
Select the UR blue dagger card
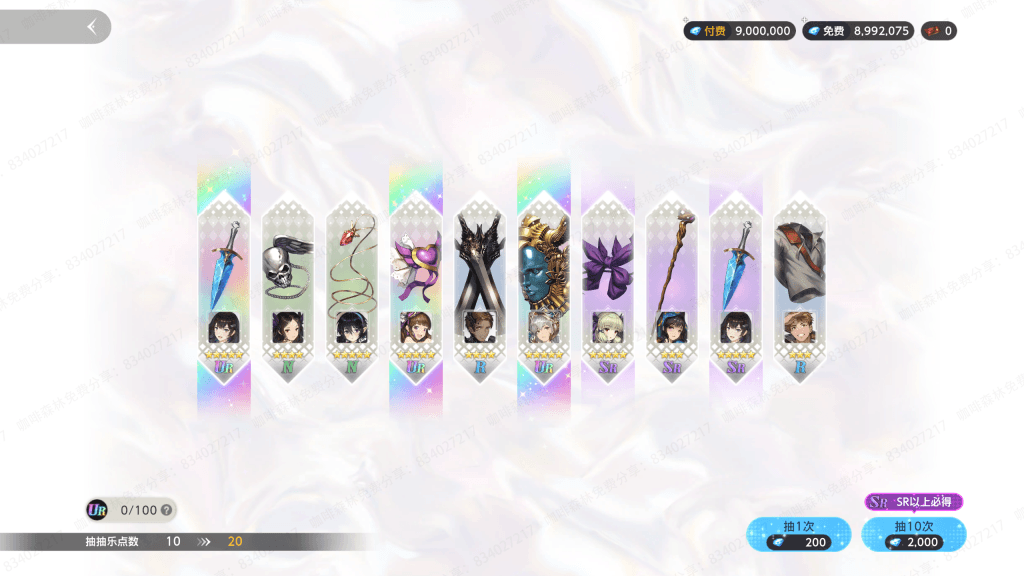[x=224, y=290]
